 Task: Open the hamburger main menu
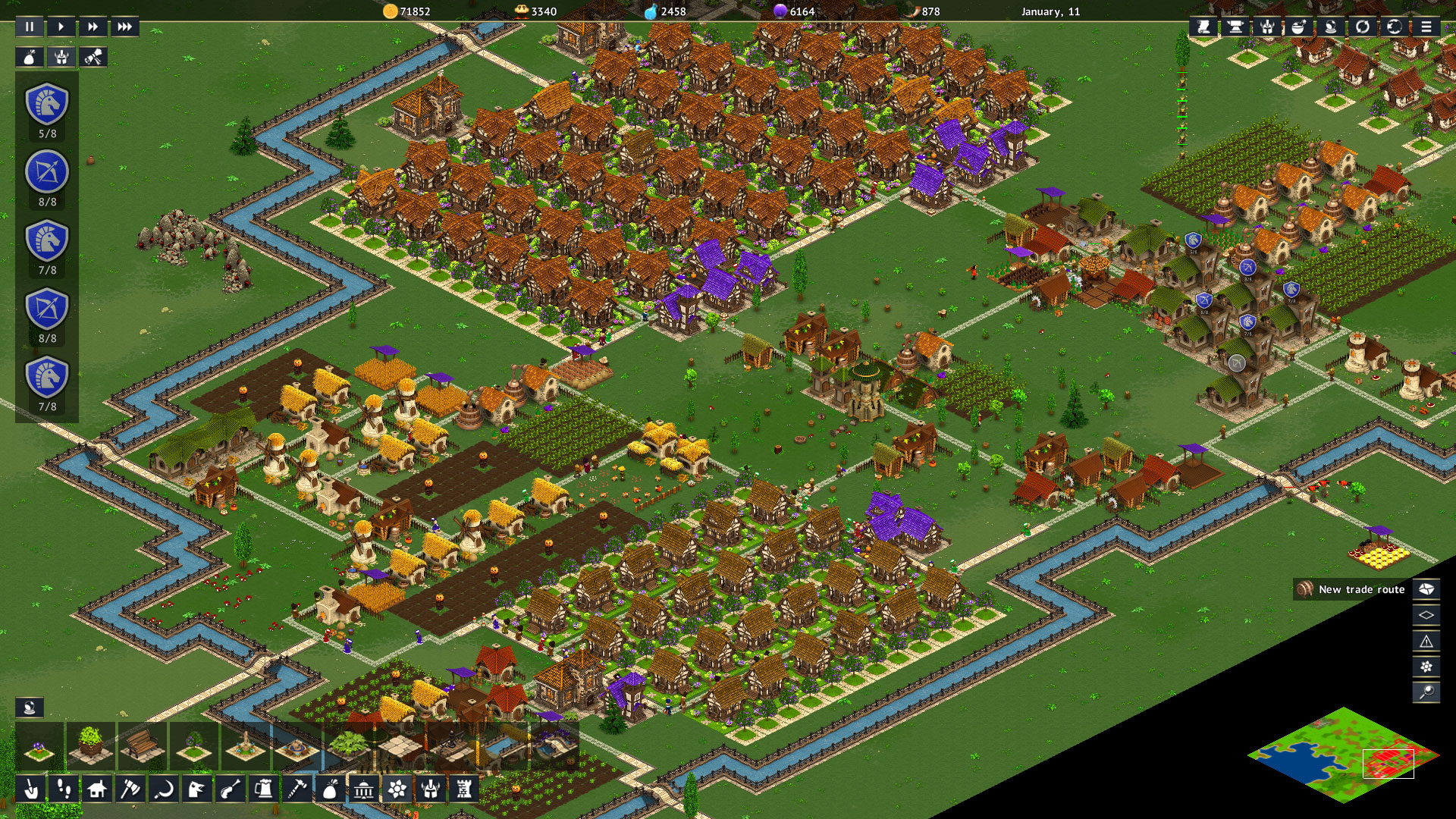(x=1426, y=27)
